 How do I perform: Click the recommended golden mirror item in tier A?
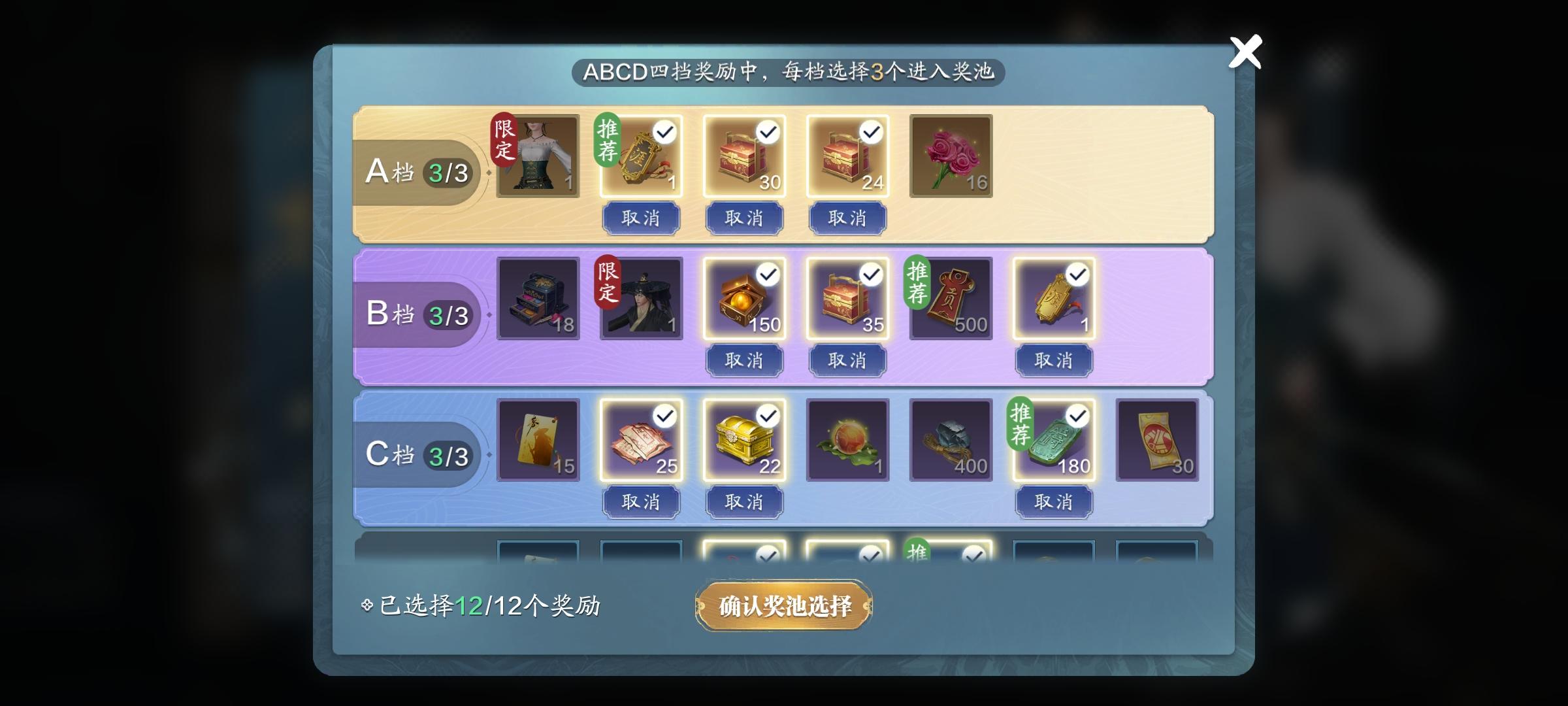point(641,157)
